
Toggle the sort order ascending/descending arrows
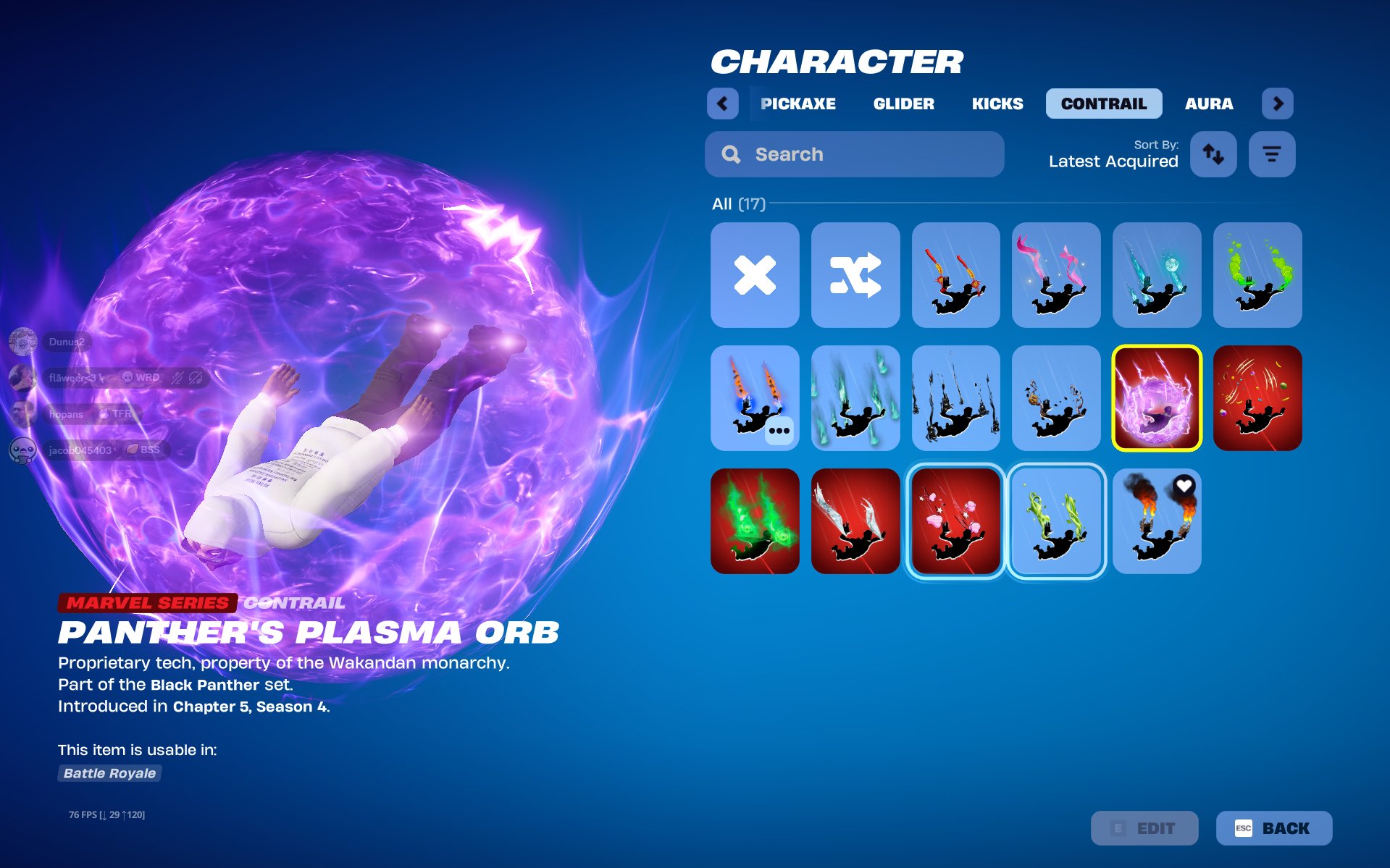[1213, 153]
